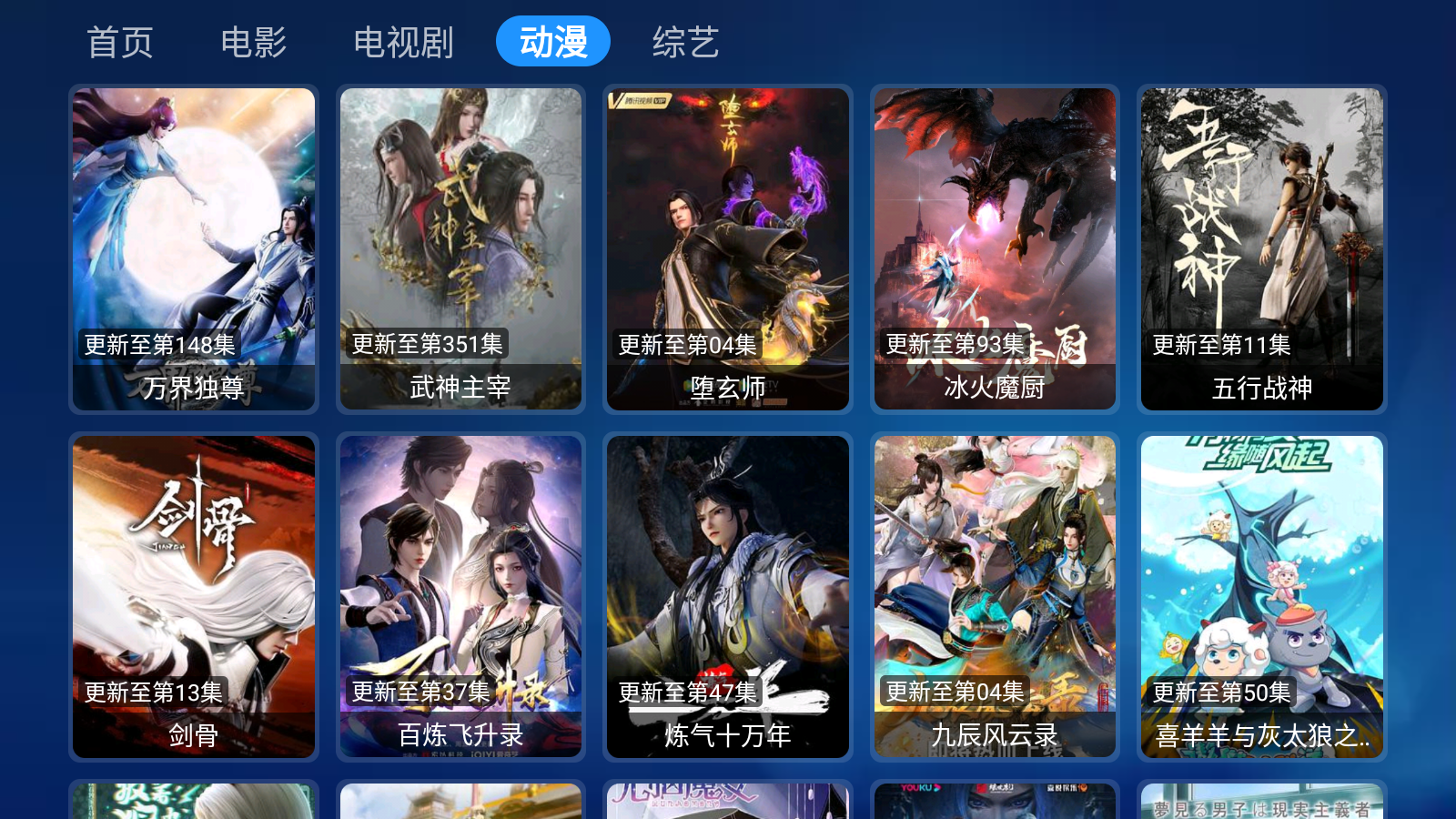Image resolution: width=1456 pixels, height=819 pixels.
Task: Switch to the 电视剧 tab
Action: pyautogui.click(x=404, y=40)
